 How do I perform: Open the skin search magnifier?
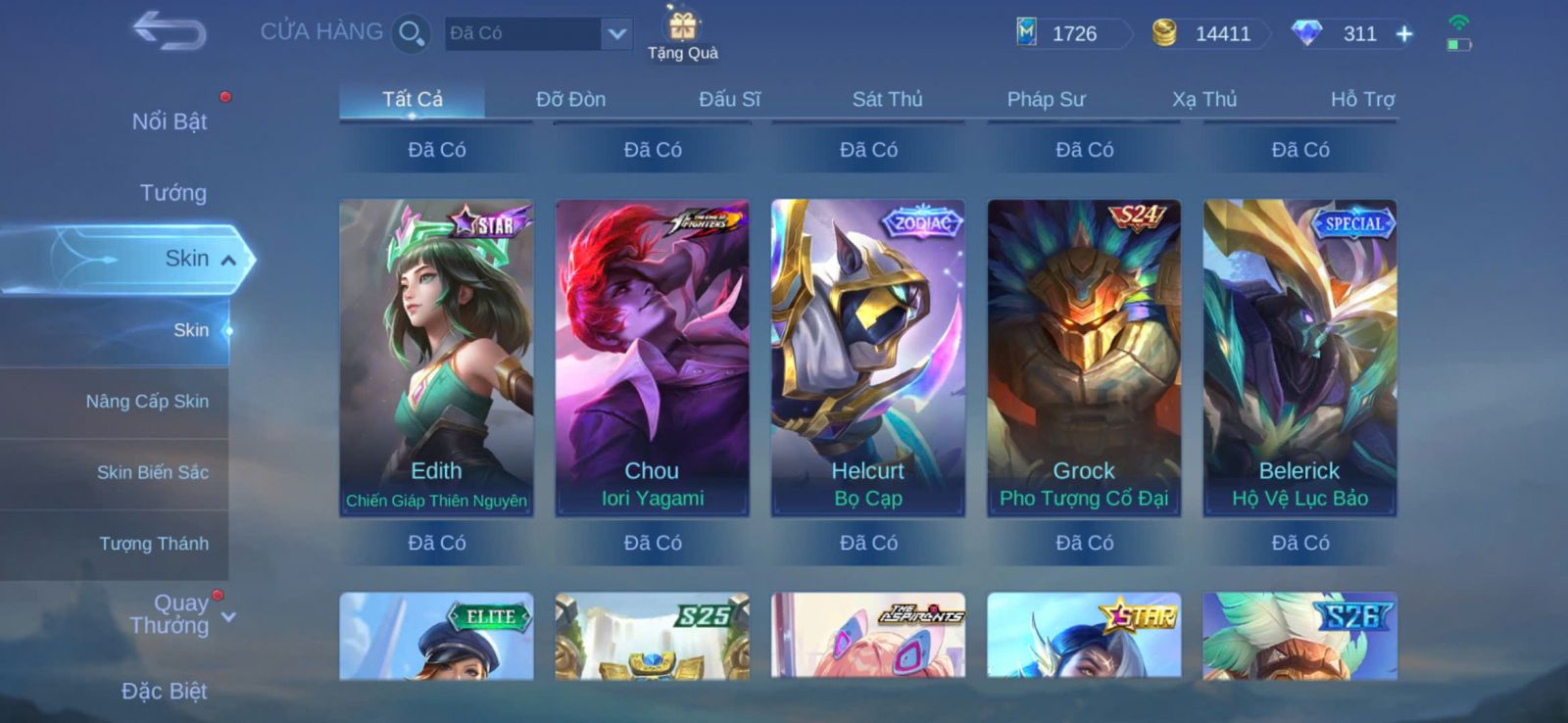411,34
